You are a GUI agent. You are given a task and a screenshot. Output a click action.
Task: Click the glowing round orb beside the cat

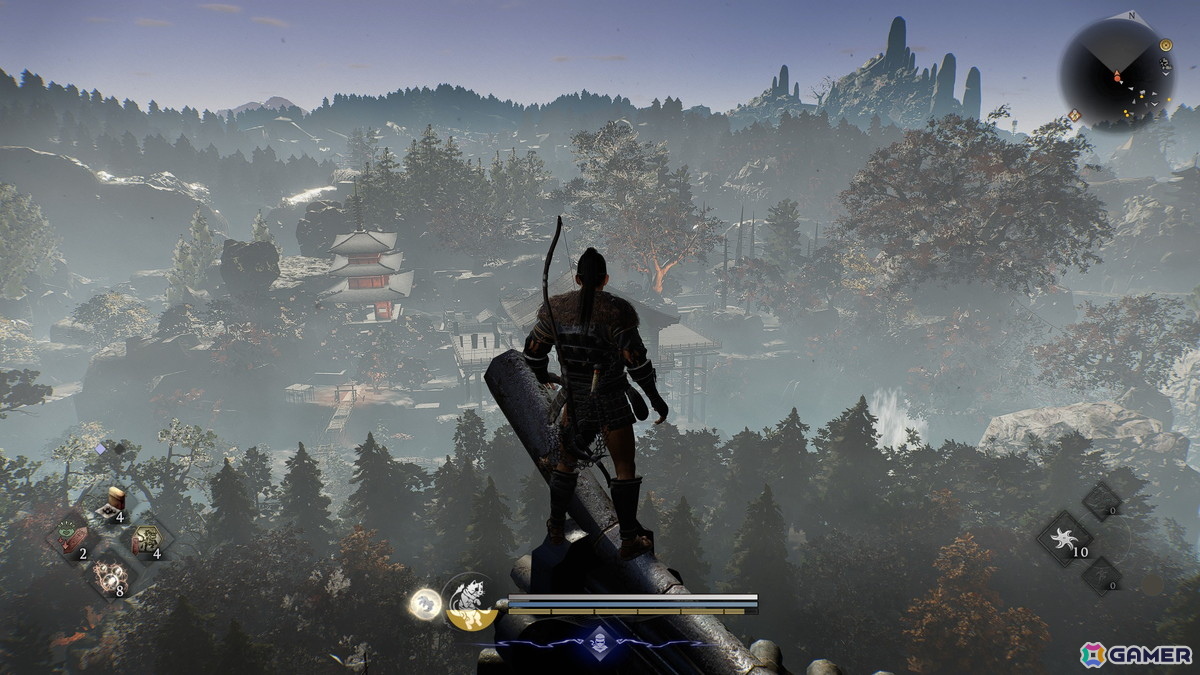pyautogui.click(x=424, y=602)
